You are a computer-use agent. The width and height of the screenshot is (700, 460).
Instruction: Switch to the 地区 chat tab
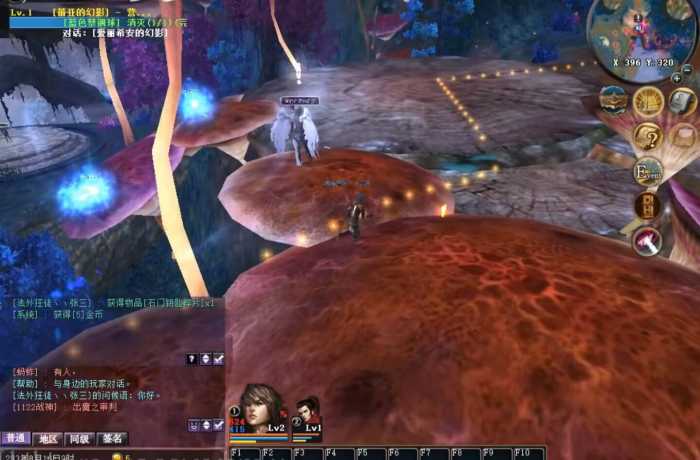tap(47, 438)
